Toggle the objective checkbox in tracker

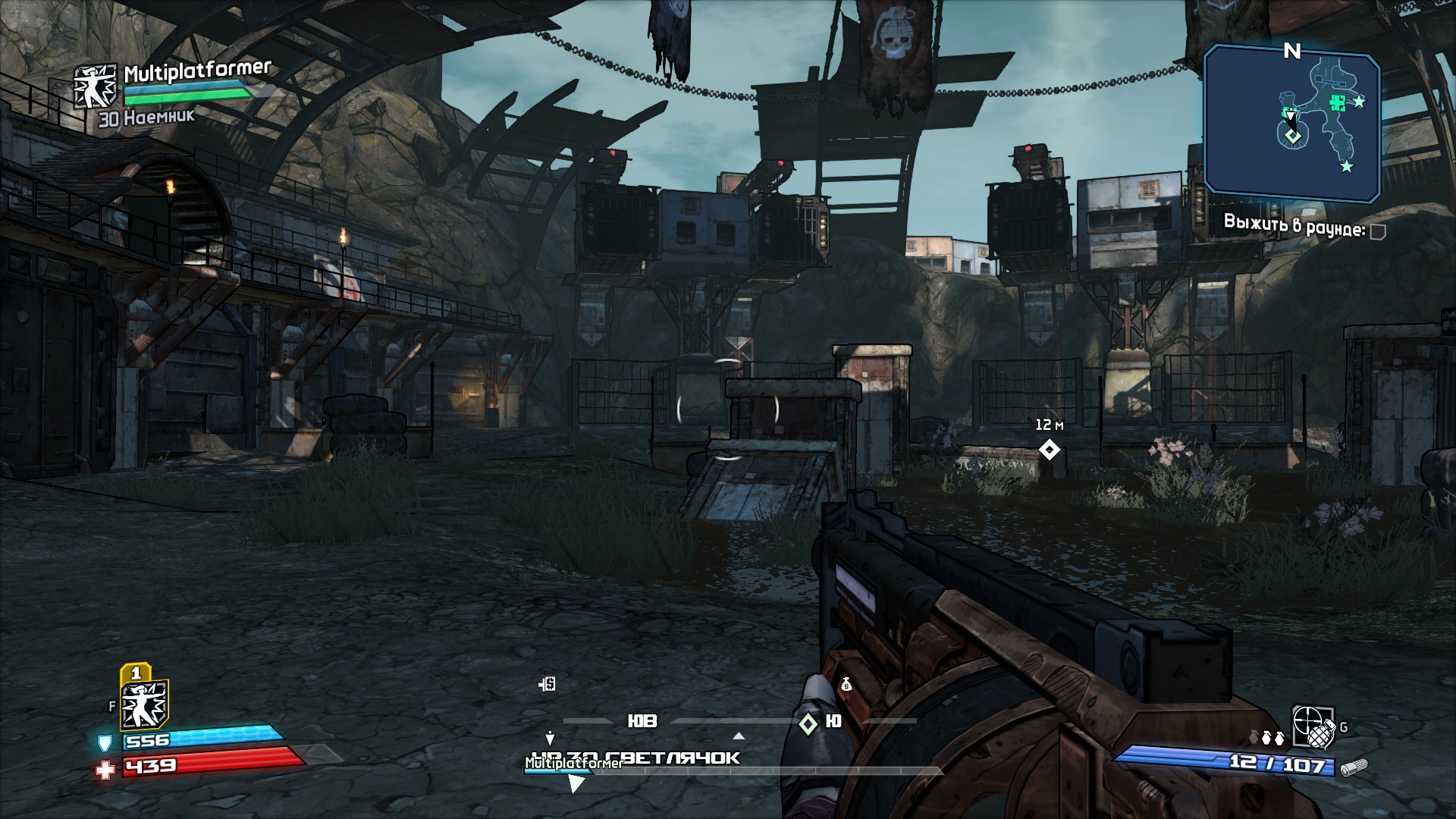(x=1378, y=231)
